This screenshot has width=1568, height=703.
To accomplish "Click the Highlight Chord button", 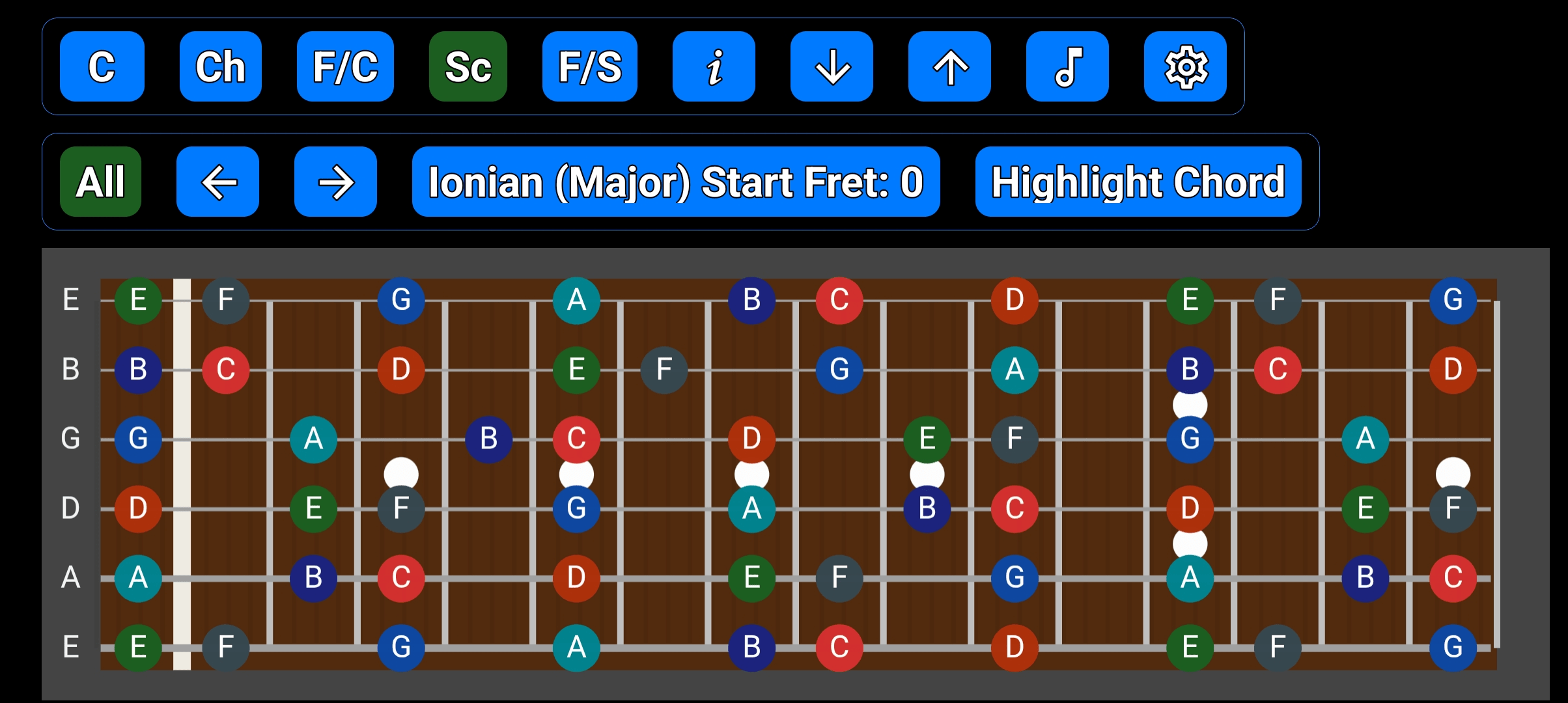I will (x=1138, y=182).
